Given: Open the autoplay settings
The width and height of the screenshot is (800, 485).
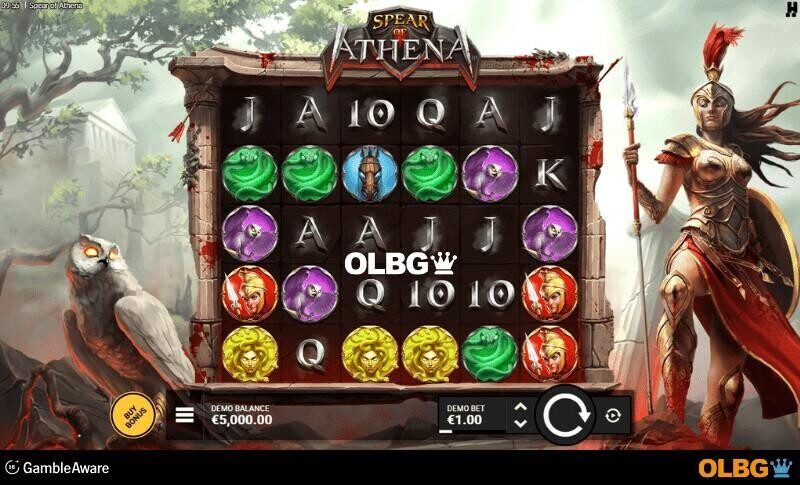Looking at the screenshot, I should tap(613, 415).
